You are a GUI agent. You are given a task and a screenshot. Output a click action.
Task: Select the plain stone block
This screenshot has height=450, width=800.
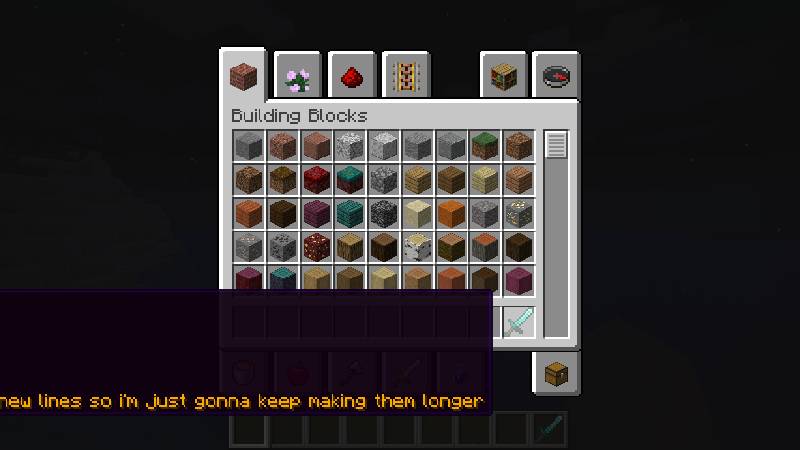click(x=248, y=146)
